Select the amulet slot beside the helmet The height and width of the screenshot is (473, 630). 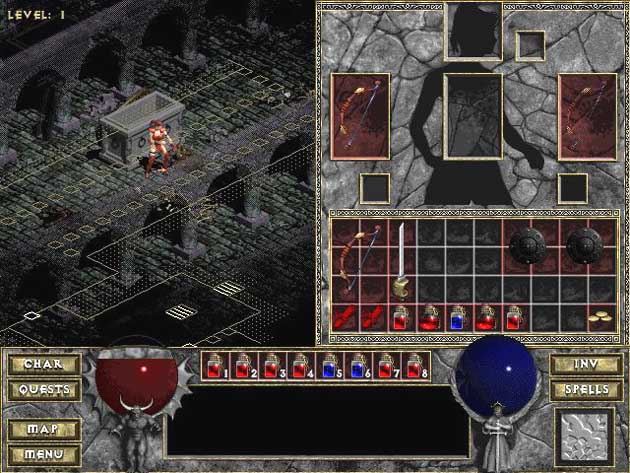click(x=530, y=45)
